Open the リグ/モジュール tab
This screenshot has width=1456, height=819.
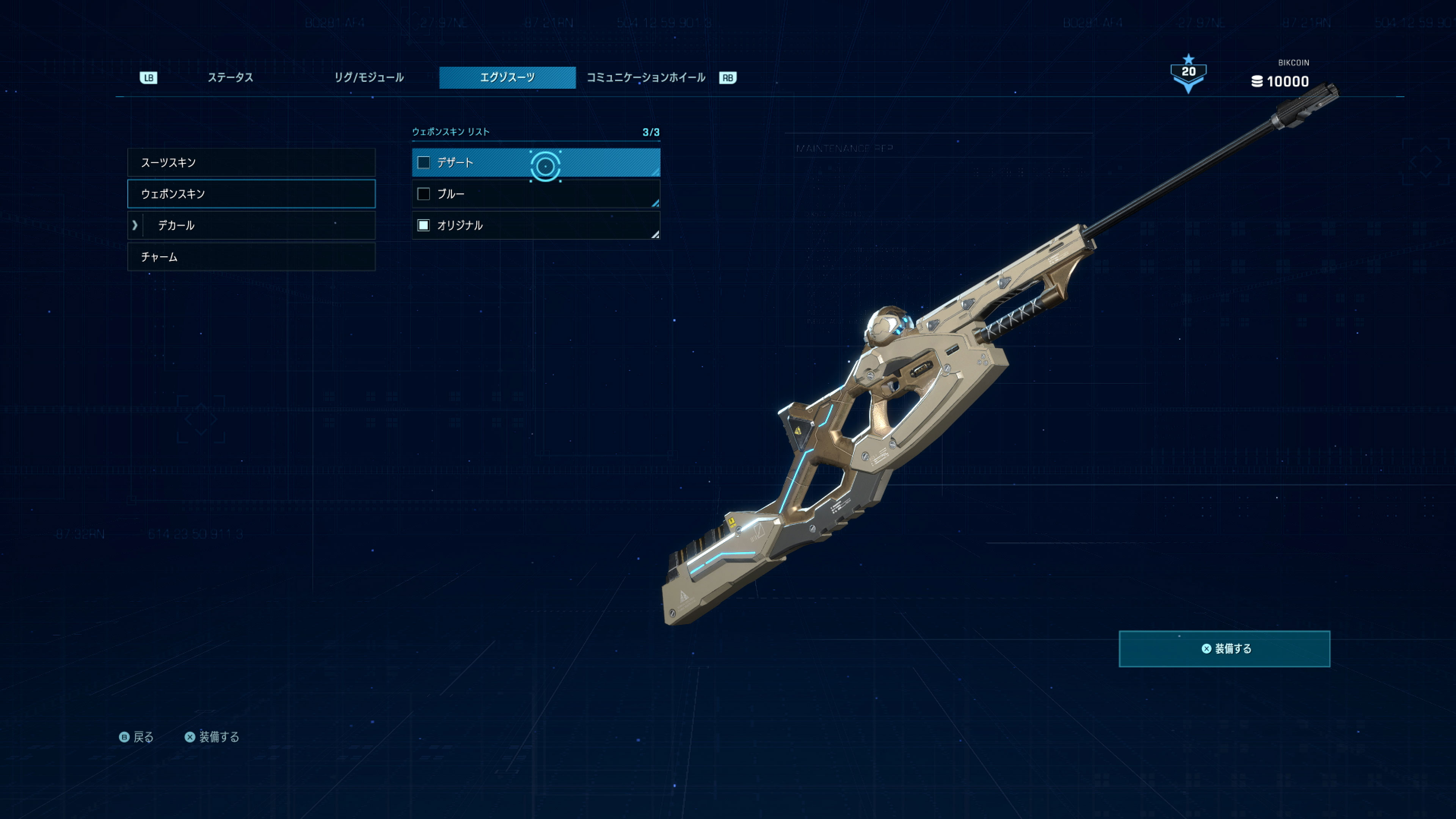[369, 77]
